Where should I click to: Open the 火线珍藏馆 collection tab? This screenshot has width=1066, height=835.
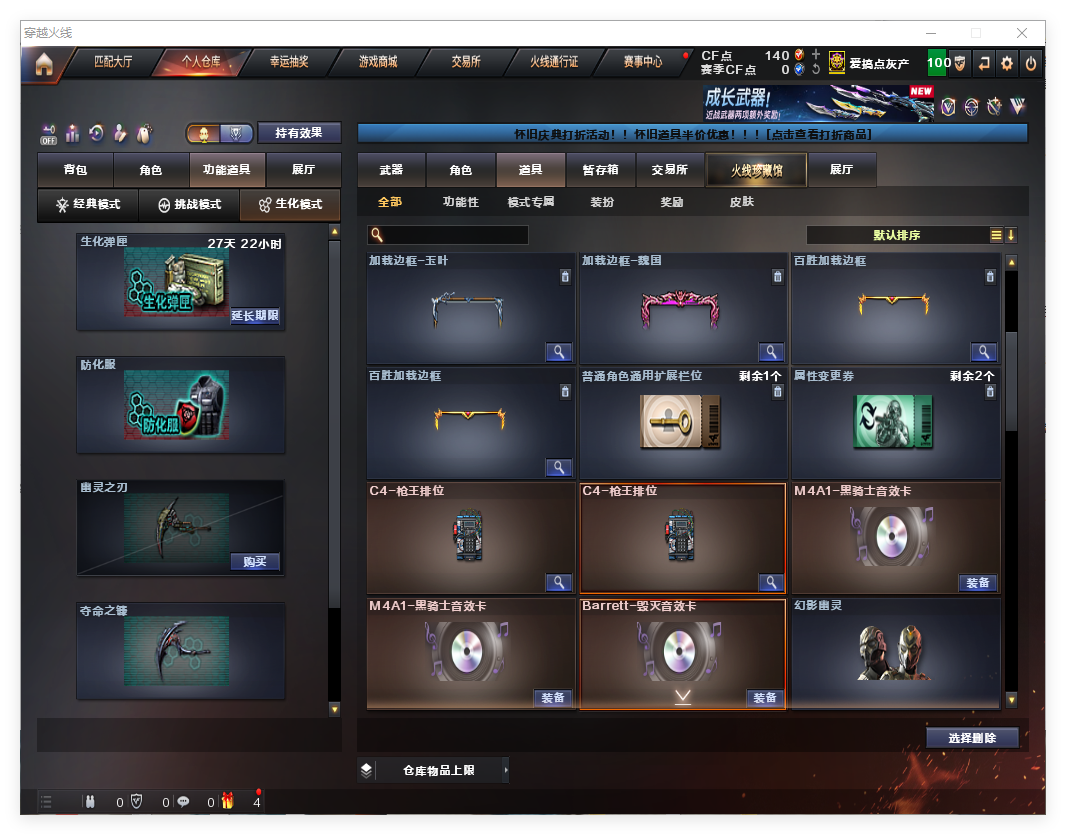(756, 171)
